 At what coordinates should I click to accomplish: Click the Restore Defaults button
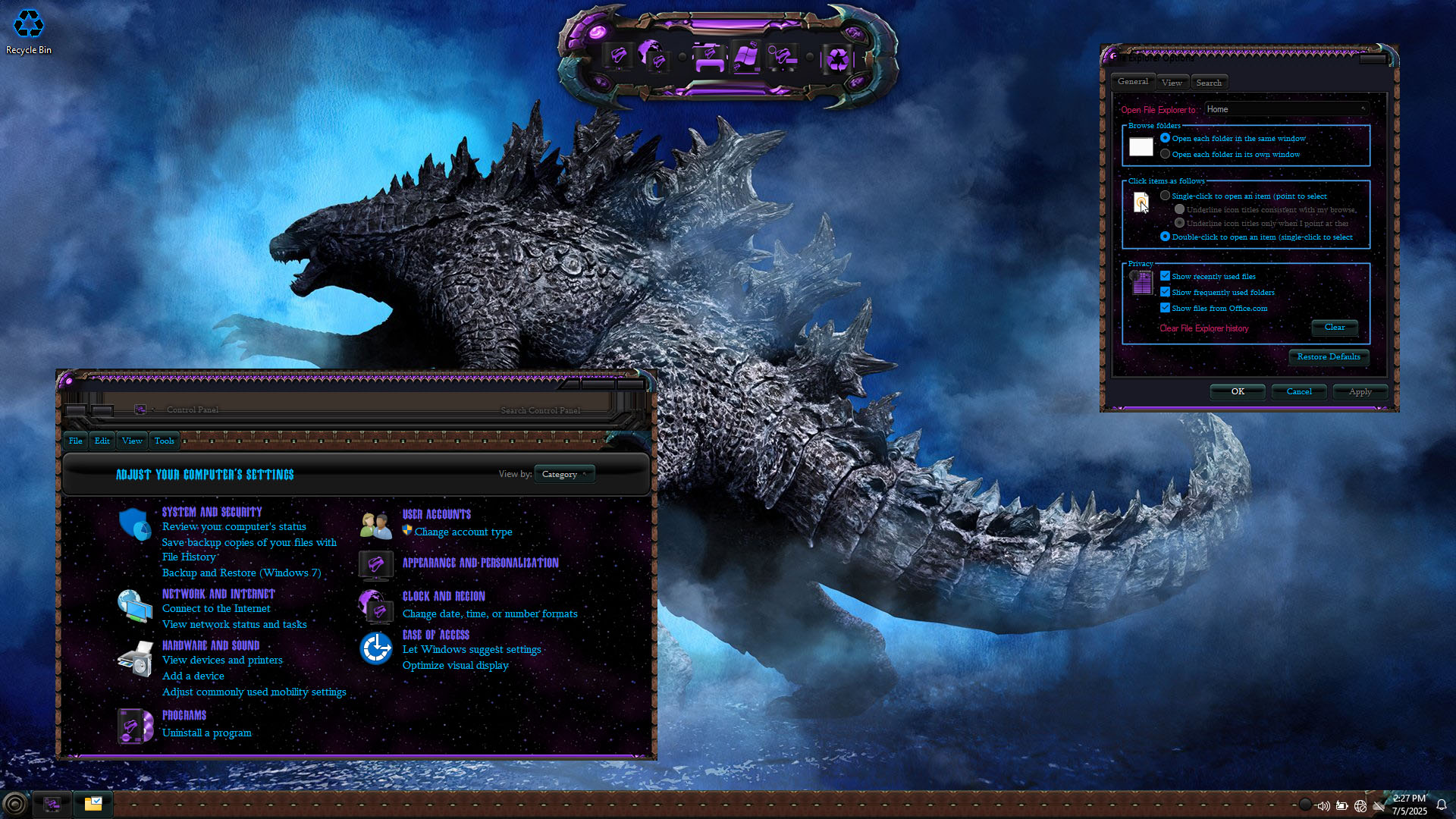tap(1328, 357)
